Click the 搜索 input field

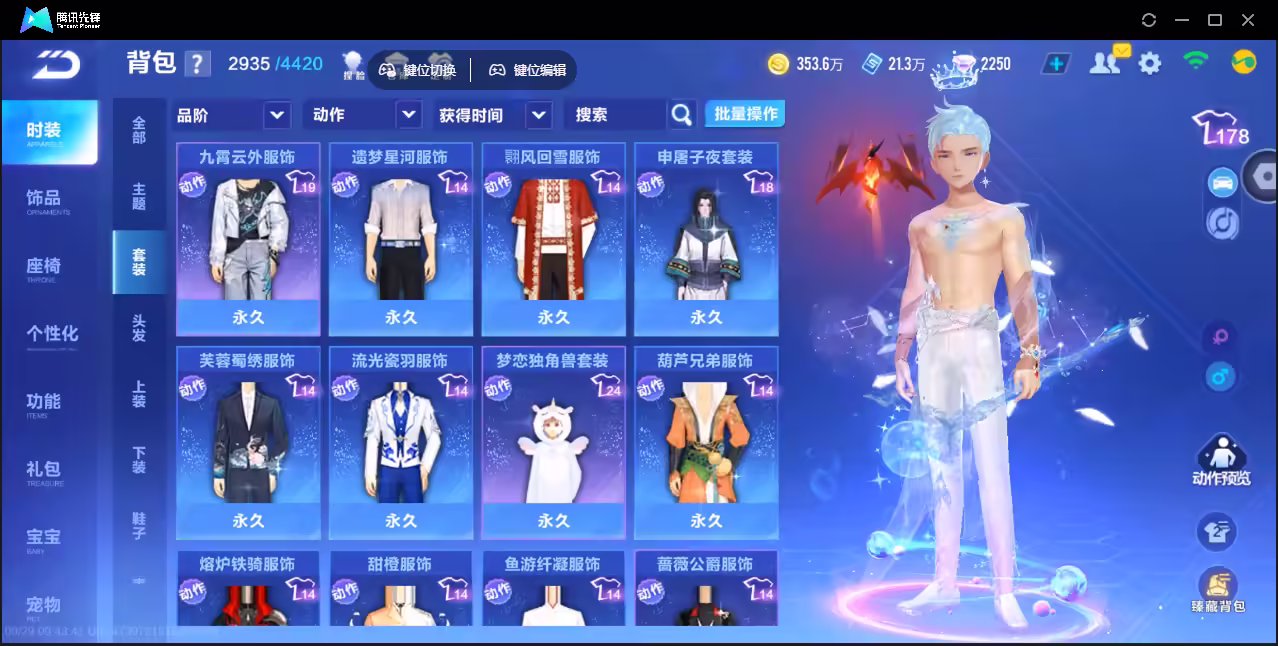pyautogui.click(x=615, y=115)
